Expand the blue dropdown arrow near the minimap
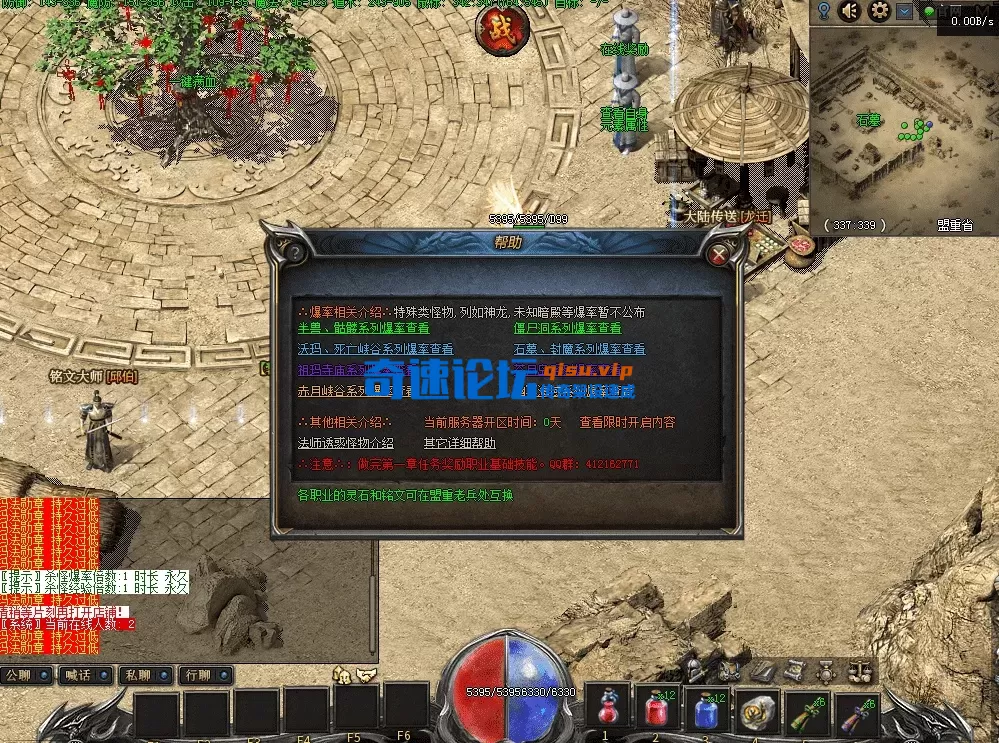999x743 pixels. (904, 11)
